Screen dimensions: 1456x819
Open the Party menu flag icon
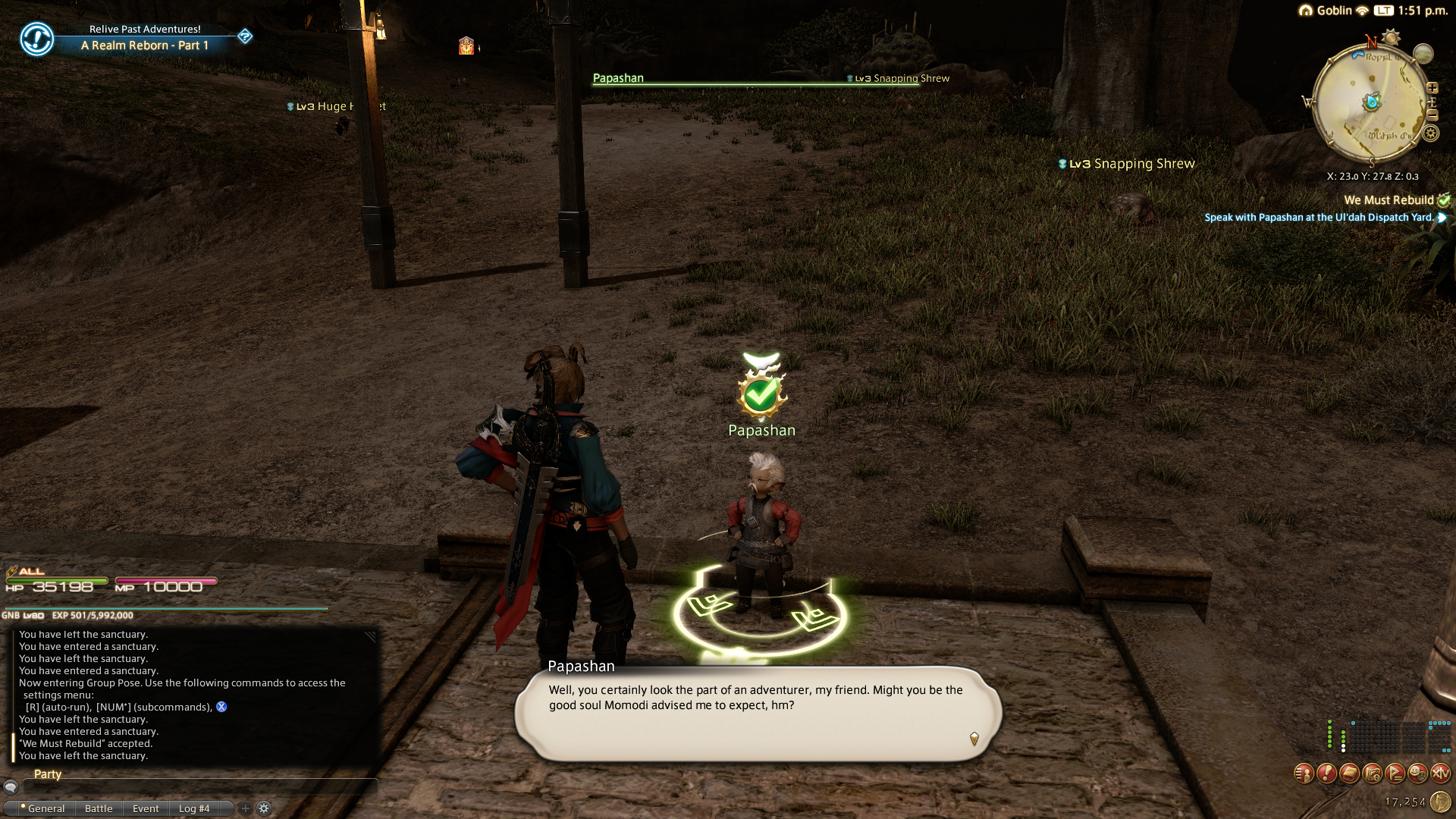1395,773
